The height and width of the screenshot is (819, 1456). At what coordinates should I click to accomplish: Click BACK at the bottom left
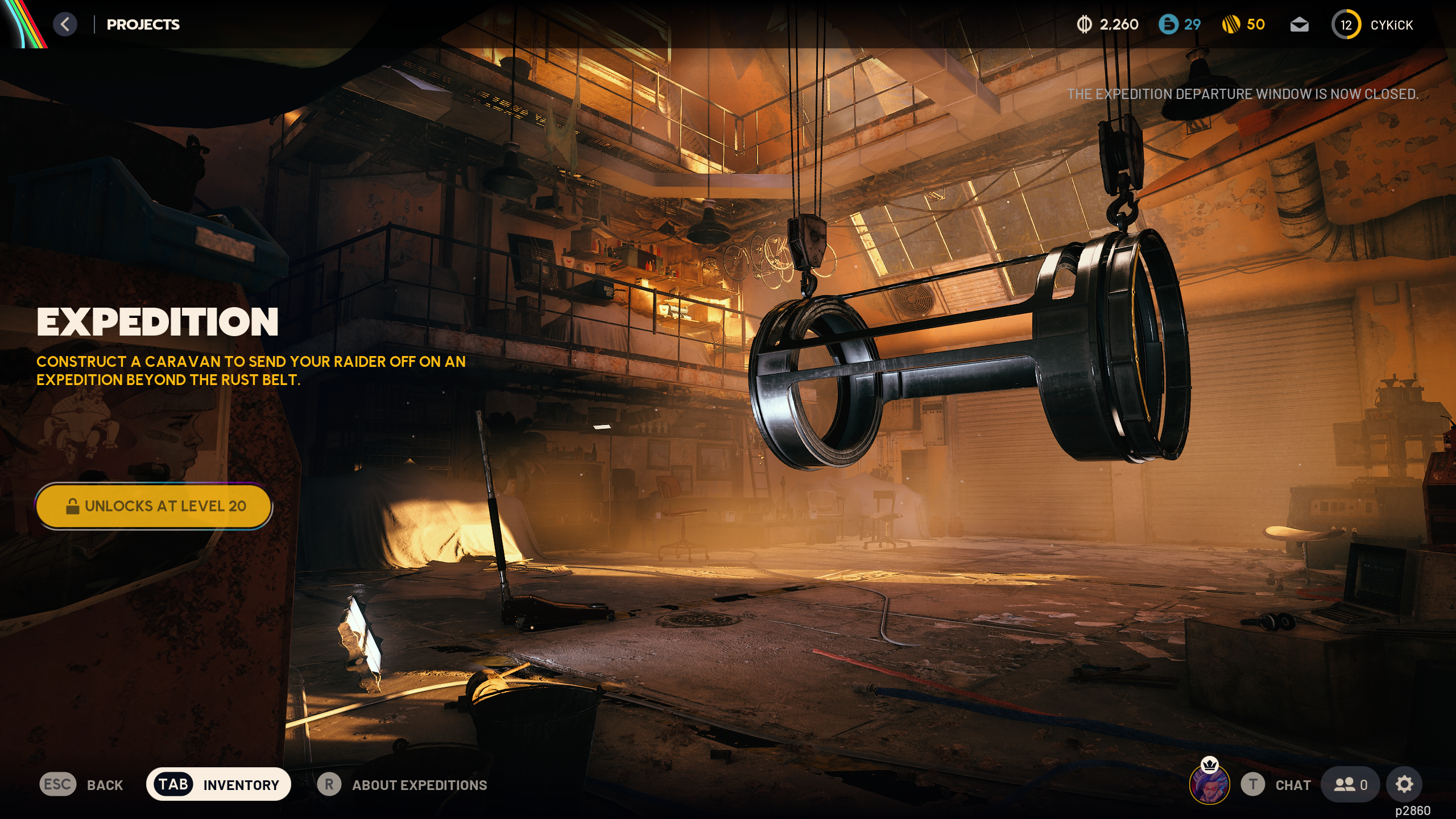(105, 785)
